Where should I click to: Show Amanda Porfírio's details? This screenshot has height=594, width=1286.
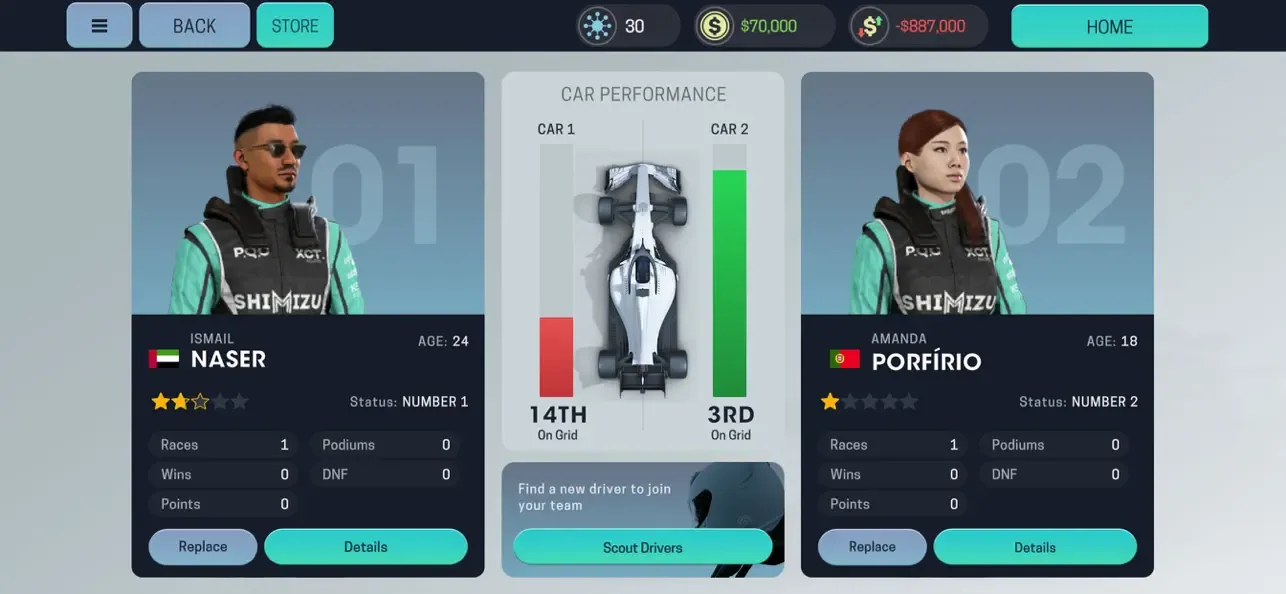point(1035,547)
